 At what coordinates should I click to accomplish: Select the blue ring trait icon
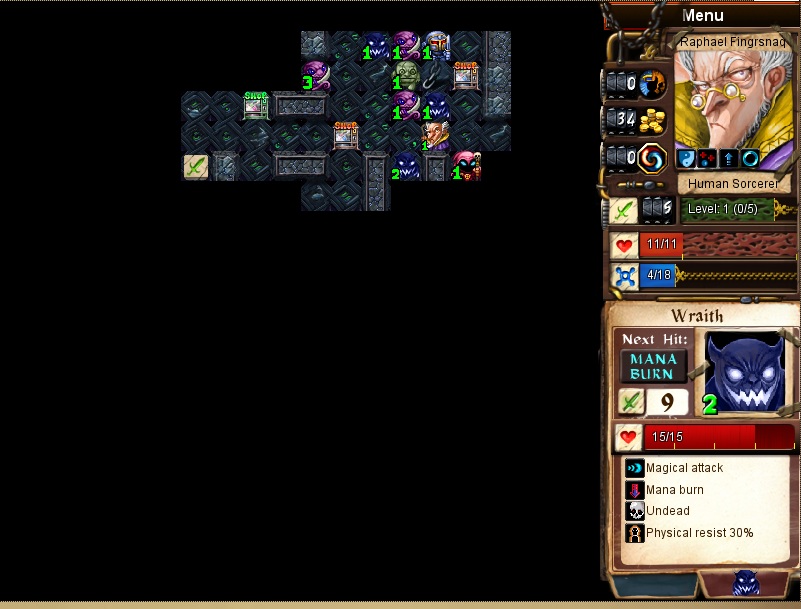748,158
